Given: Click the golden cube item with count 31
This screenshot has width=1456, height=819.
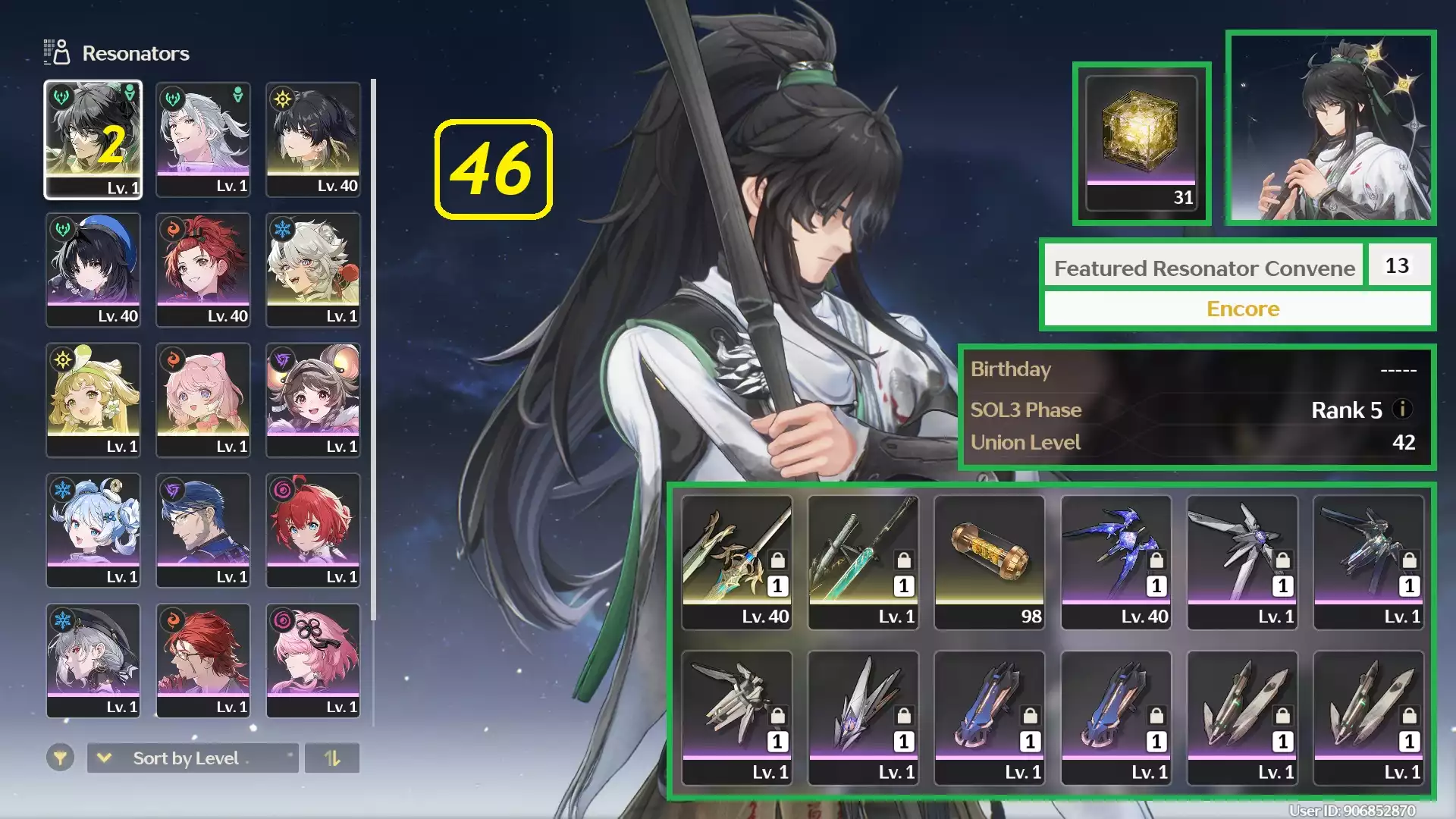Looking at the screenshot, I should 1141,143.
